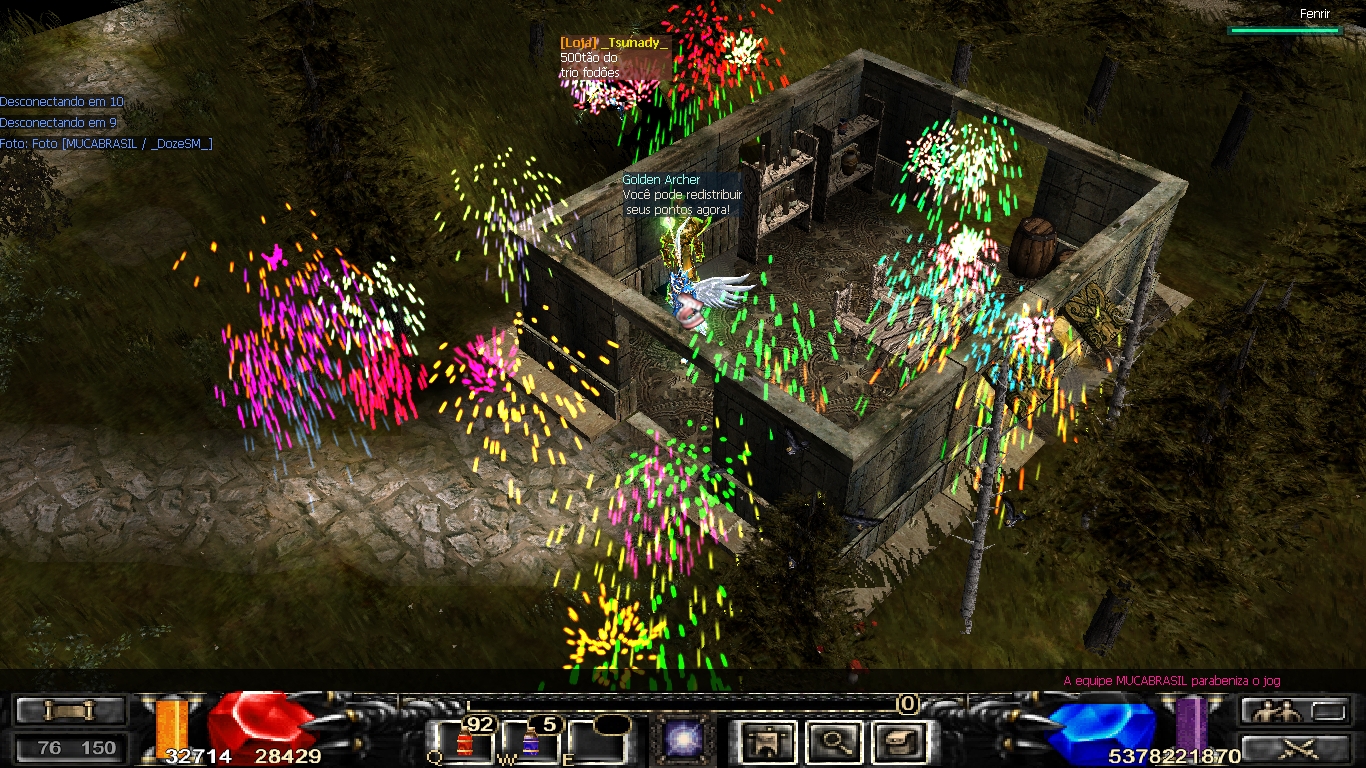Open the party window with two figures
The image size is (1366, 768).
(1281, 711)
